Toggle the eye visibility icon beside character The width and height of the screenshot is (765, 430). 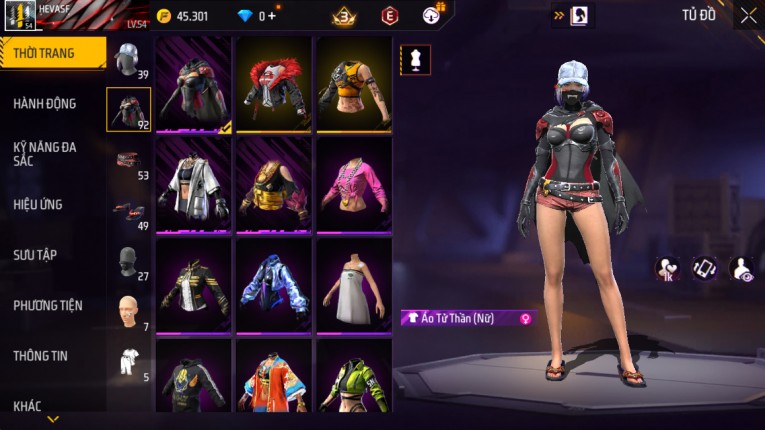pos(743,268)
